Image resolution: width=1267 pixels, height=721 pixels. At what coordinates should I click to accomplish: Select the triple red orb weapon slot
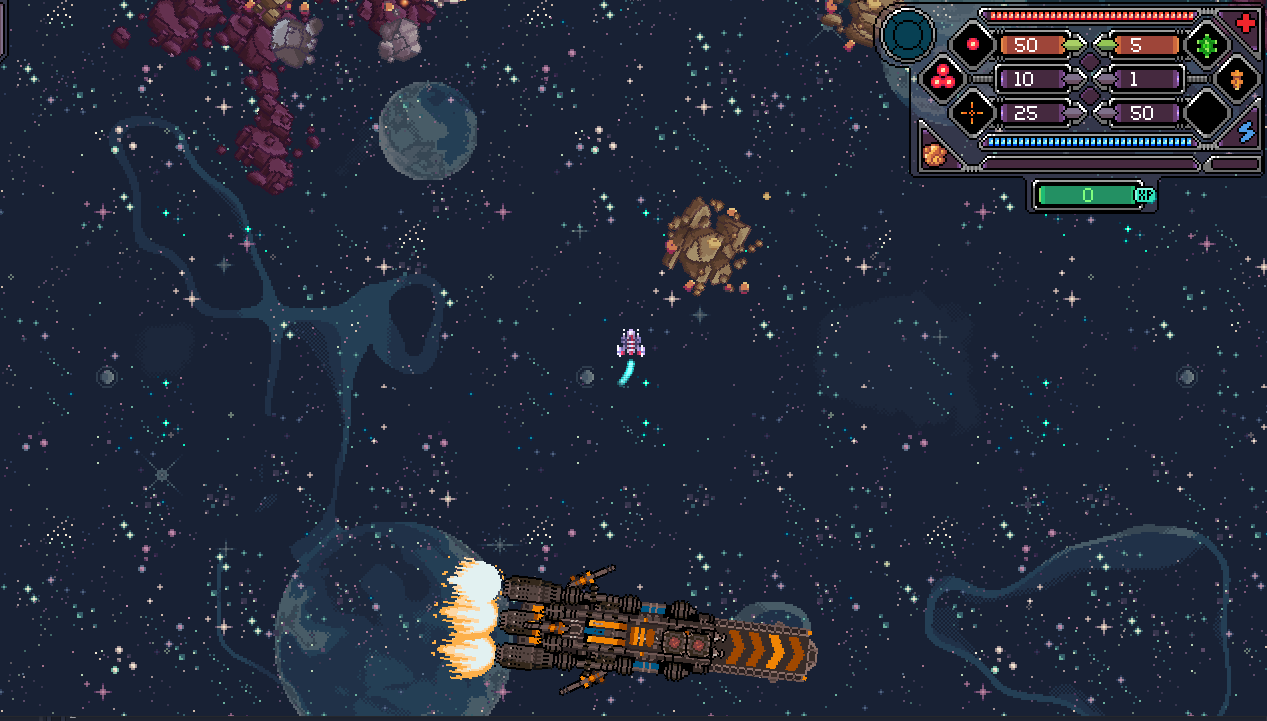click(941, 77)
